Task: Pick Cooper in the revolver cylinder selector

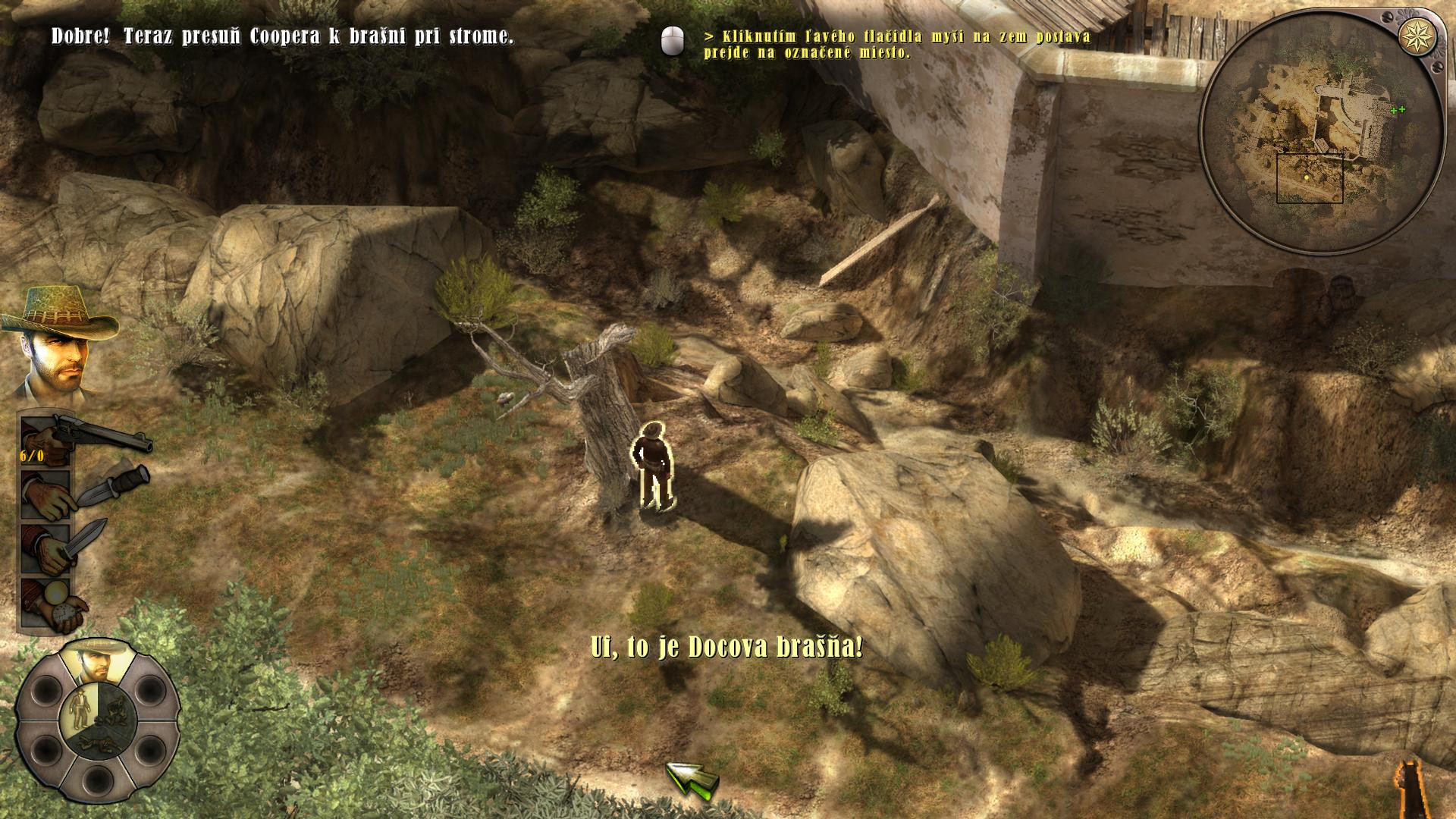Action: click(x=96, y=658)
